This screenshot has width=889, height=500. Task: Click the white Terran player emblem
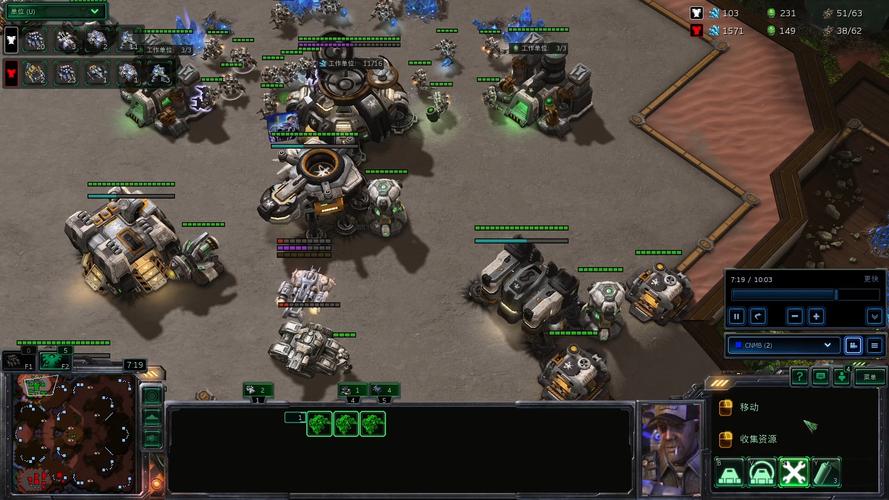click(x=11, y=41)
